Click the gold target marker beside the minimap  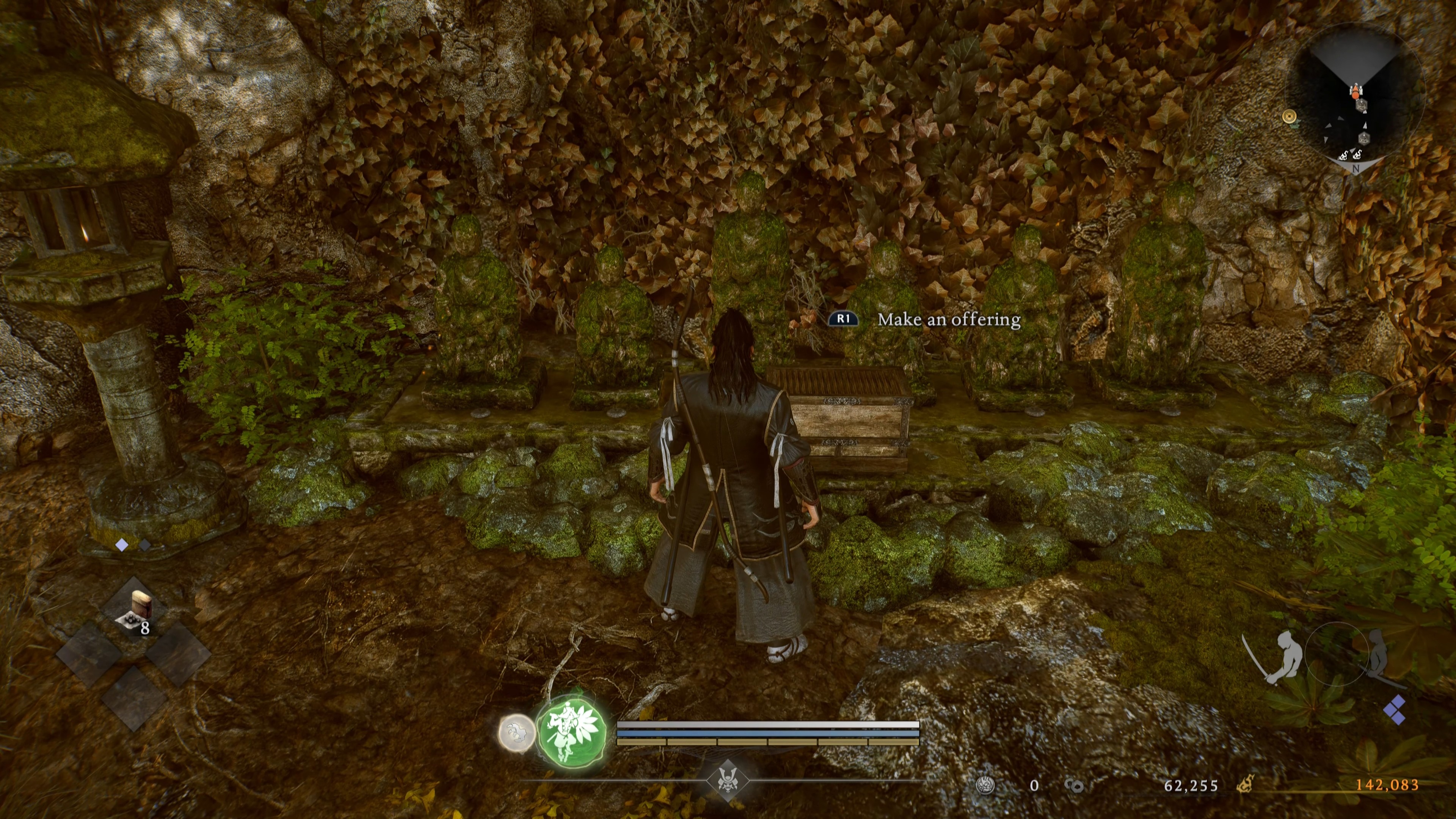[1289, 116]
